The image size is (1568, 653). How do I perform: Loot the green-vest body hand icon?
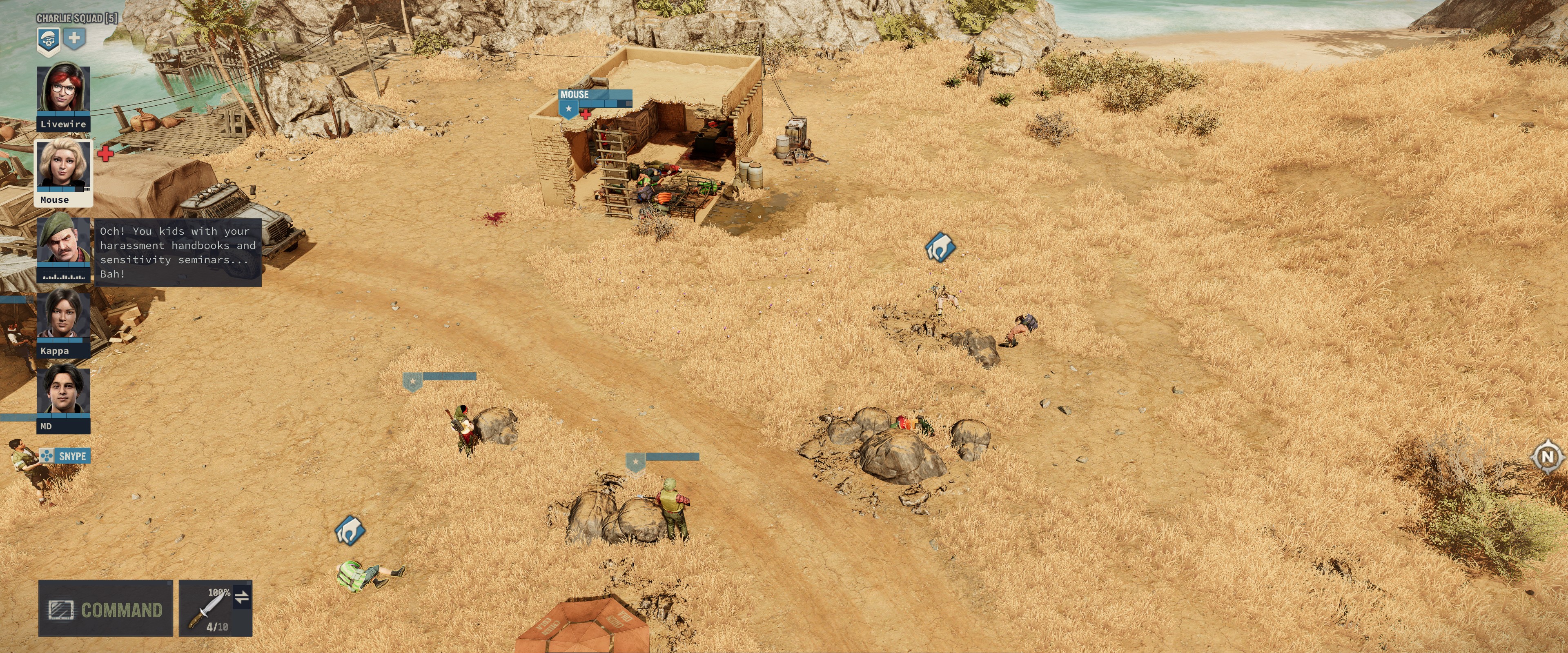tap(350, 531)
